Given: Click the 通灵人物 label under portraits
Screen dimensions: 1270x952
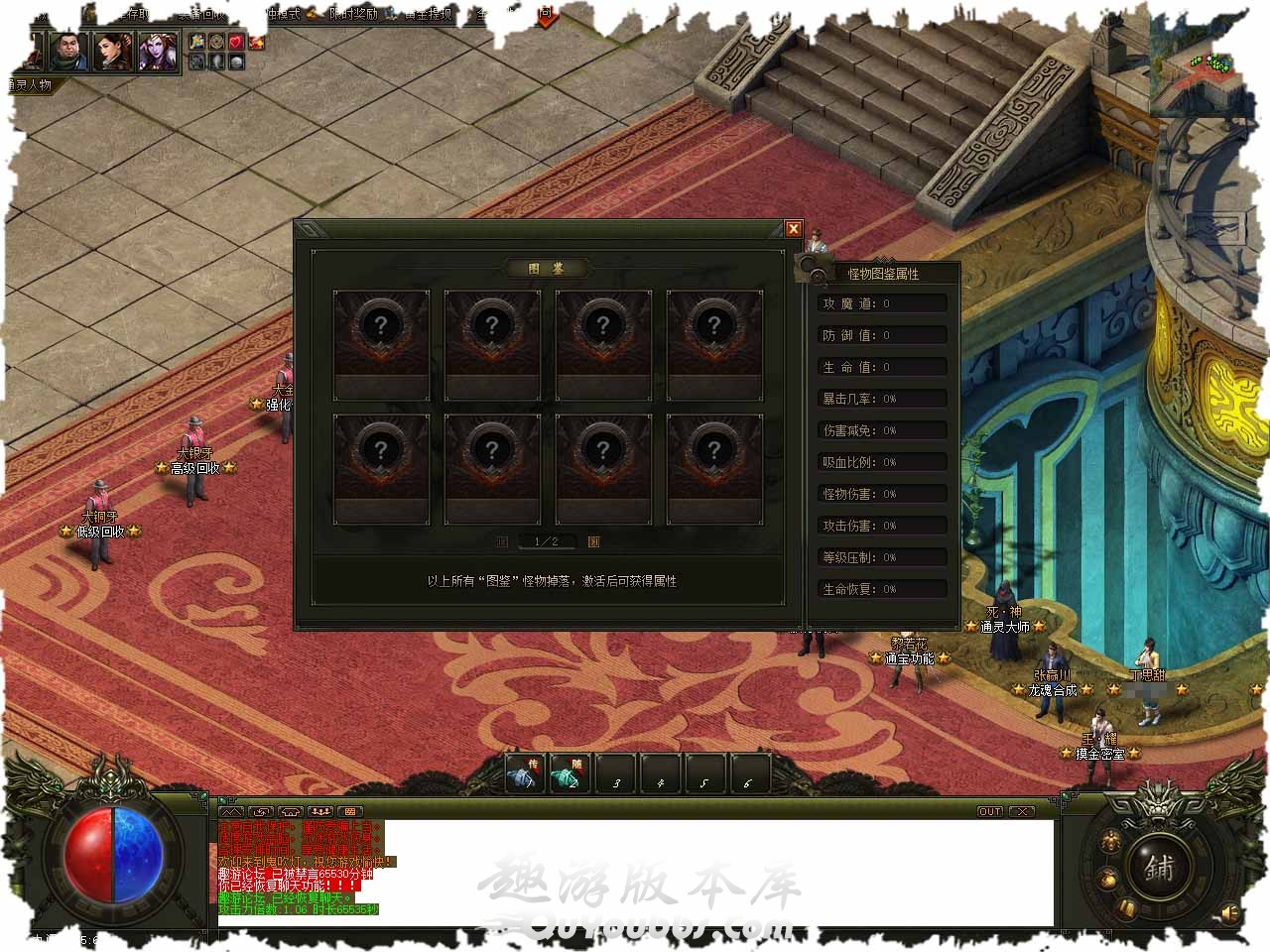Looking at the screenshot, I should (x=30, y=85).
